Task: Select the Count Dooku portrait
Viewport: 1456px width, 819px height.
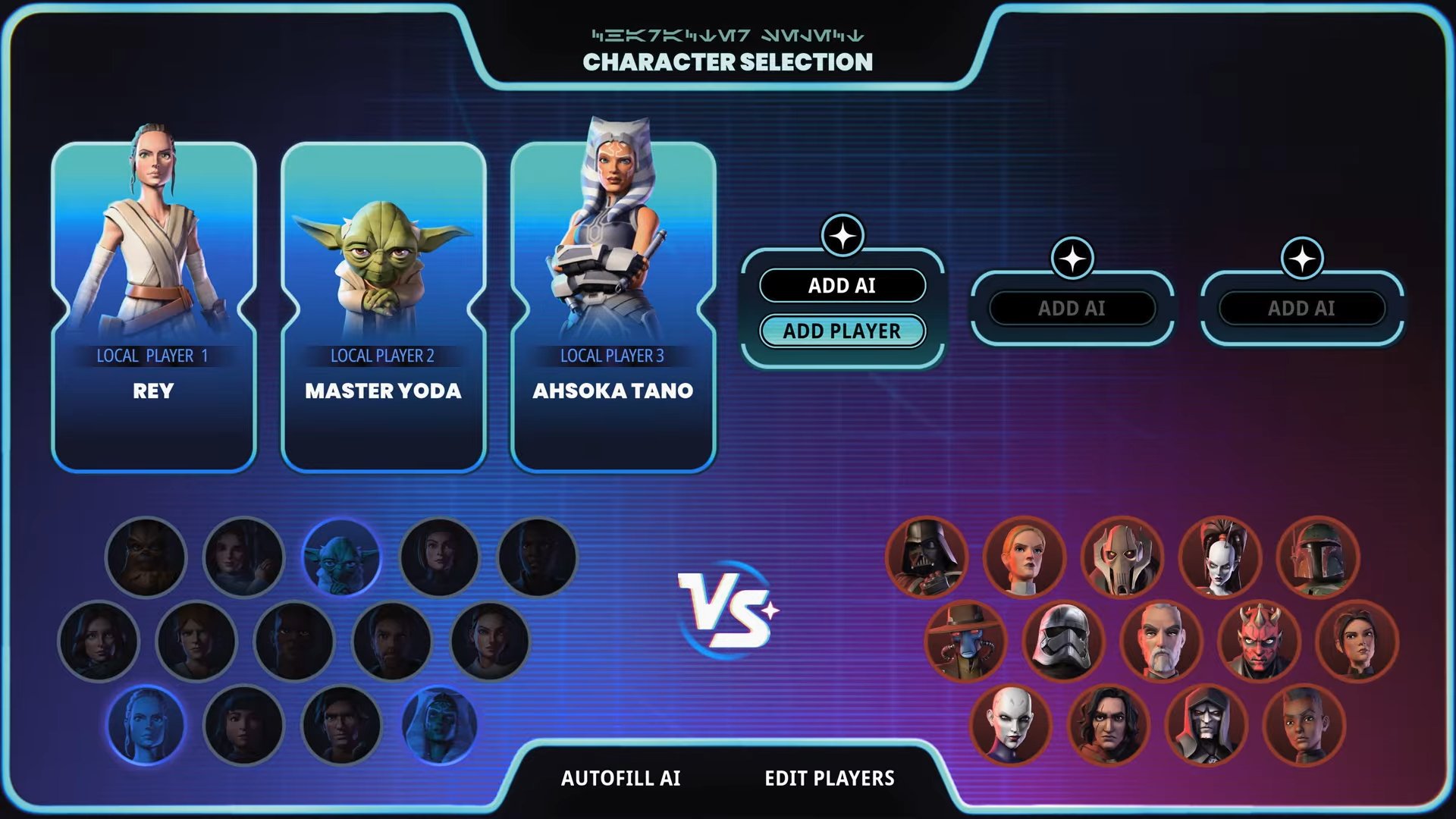Action: (x=1160, y=642)
